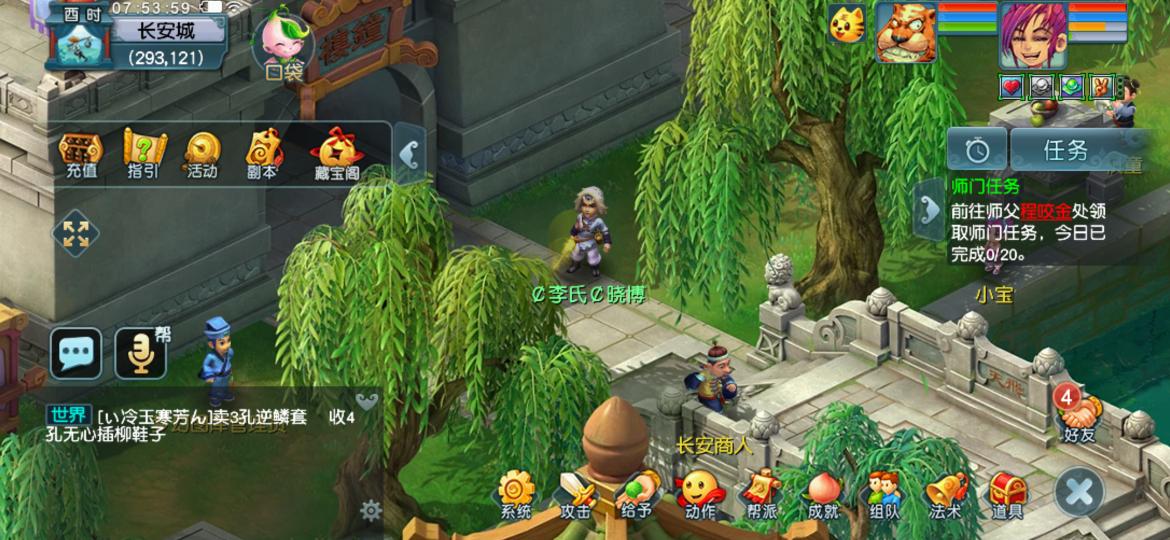Select the 攻击 attack button

(x=576, y=495)
